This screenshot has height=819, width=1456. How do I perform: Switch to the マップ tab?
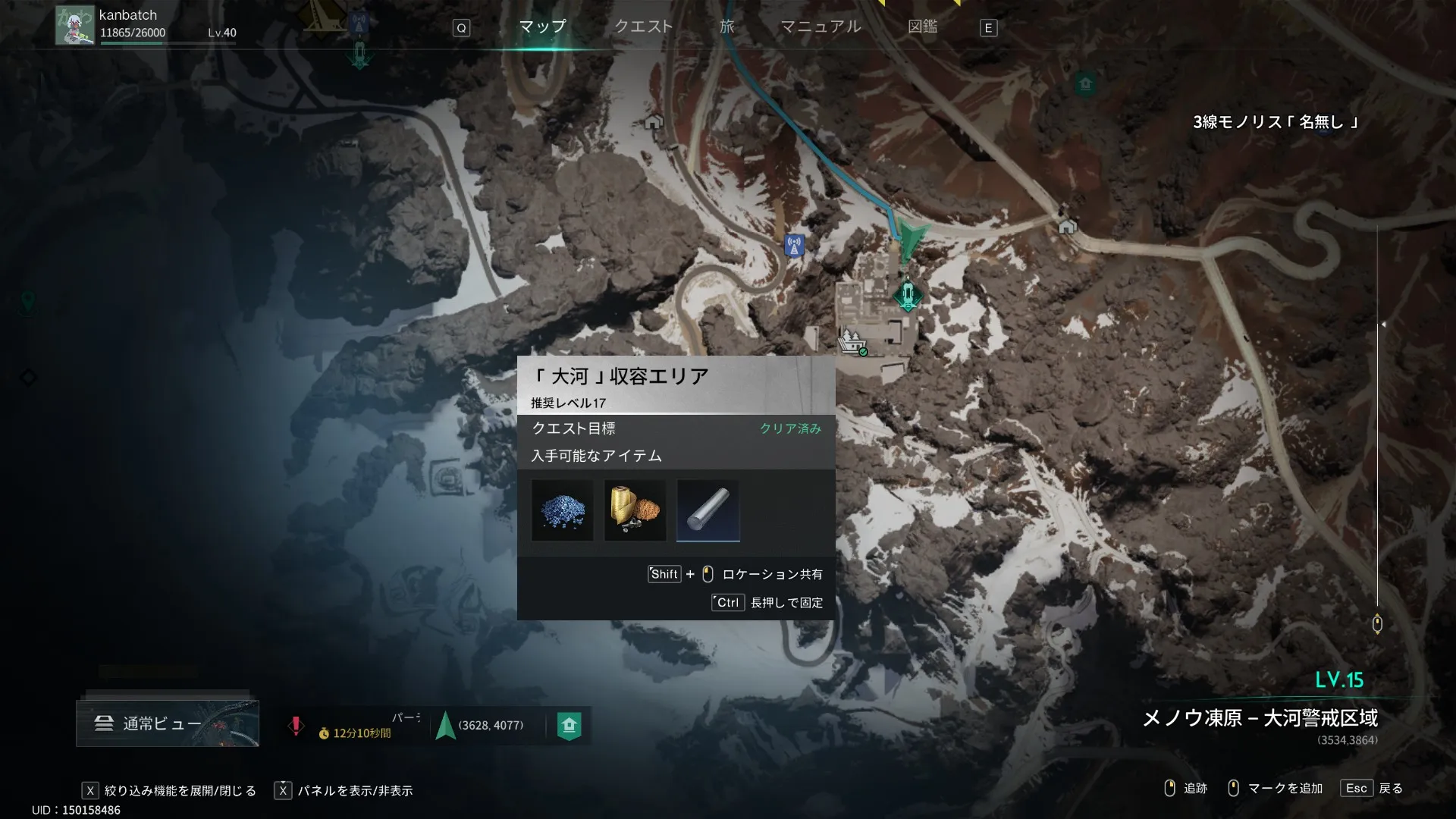click(x=542, y=27)
